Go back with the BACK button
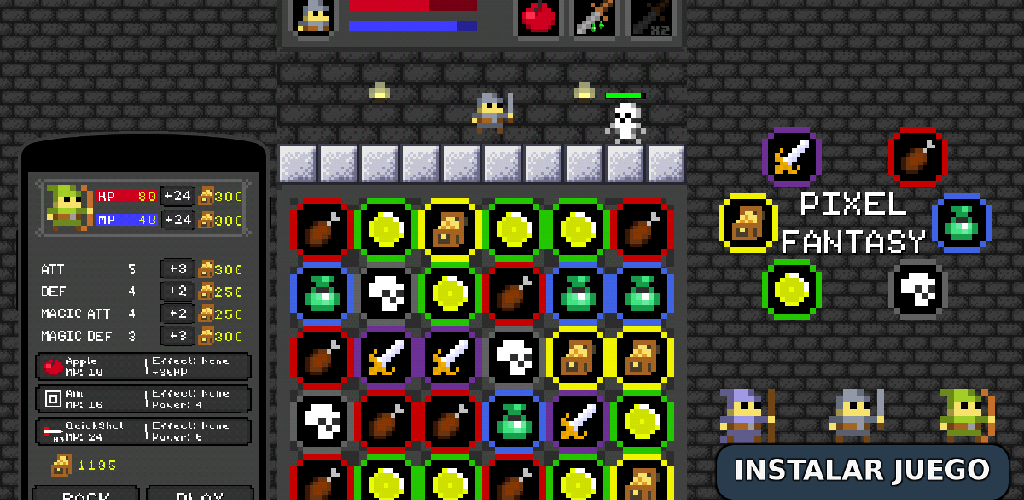Screen dimensions: 1024x500 [x=85, y=494]
